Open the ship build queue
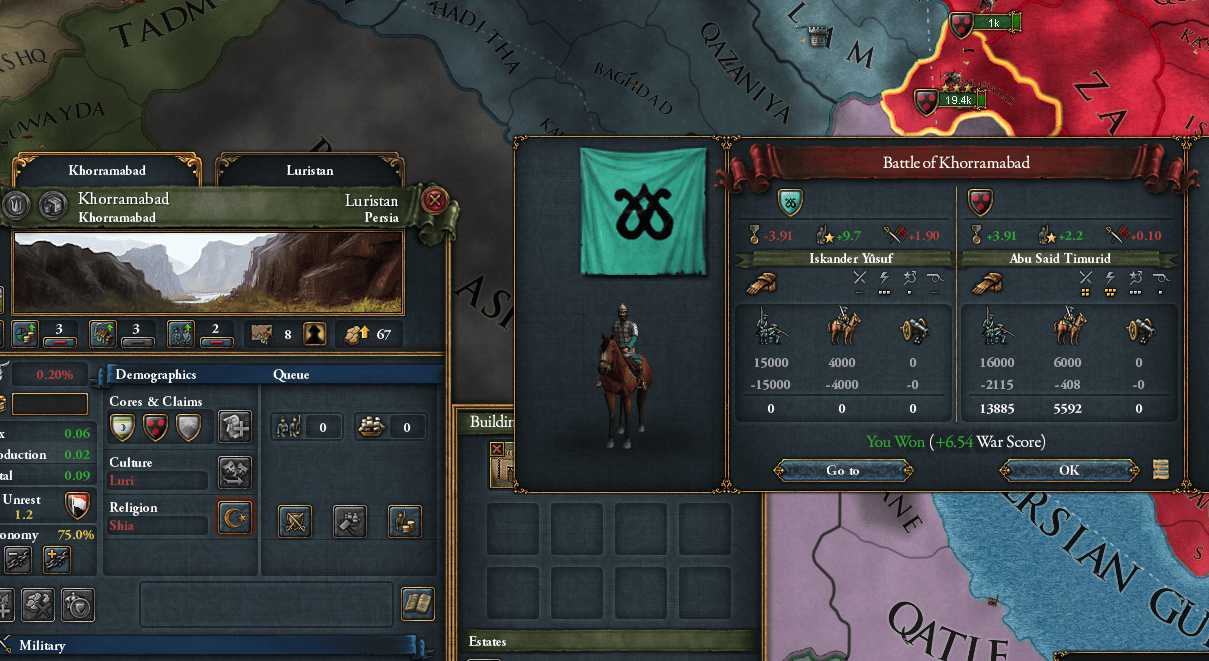This screenshot has width=1209, height=661. [391, 427]
